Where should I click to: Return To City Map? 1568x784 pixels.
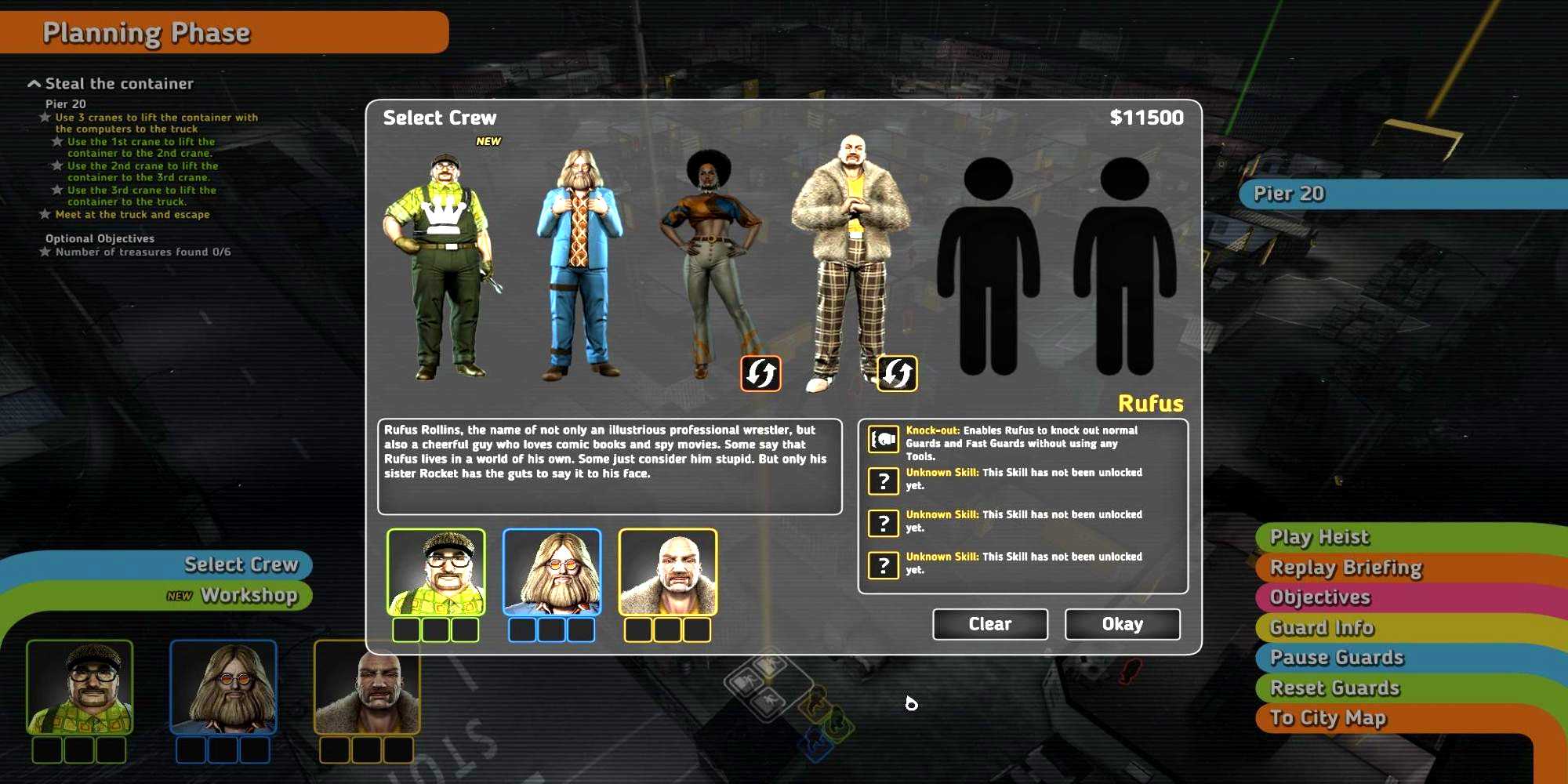tap(1328, 718)
